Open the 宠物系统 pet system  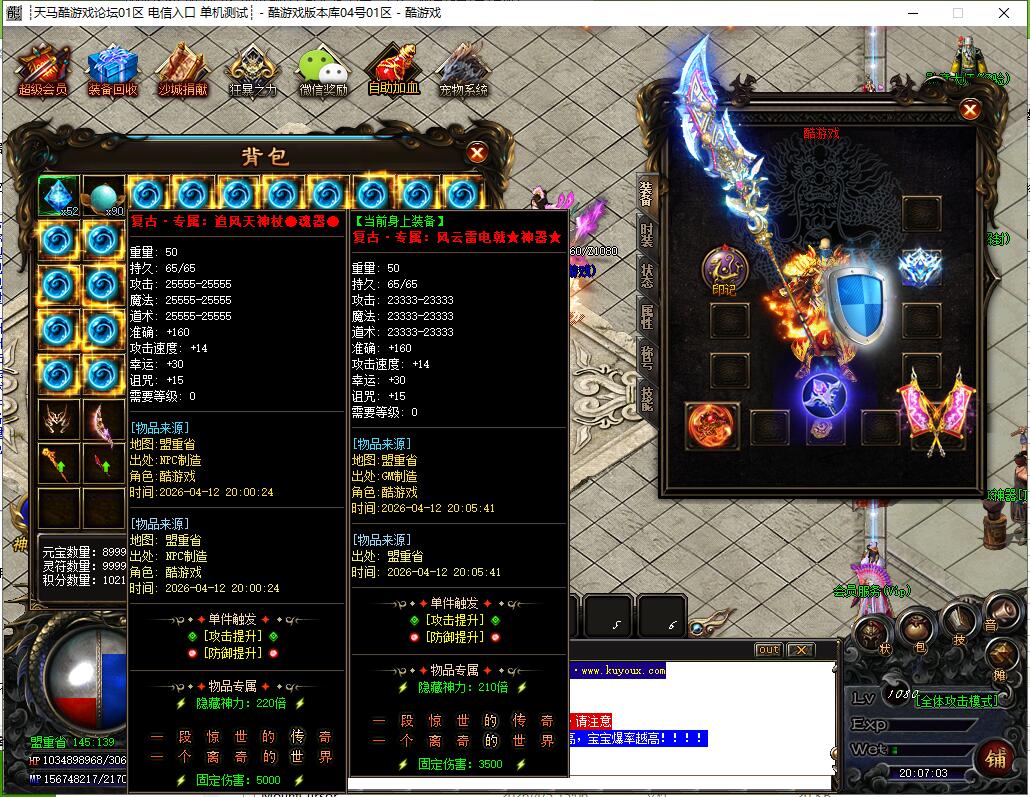pos(463,68)
